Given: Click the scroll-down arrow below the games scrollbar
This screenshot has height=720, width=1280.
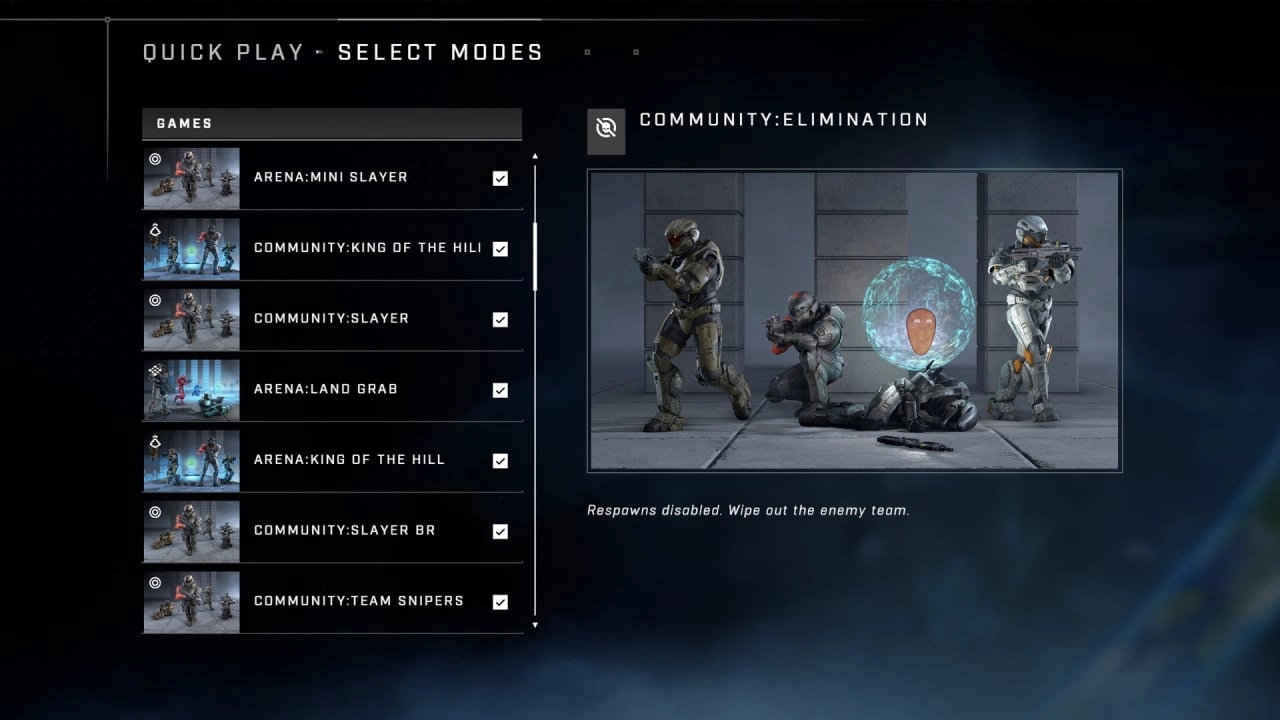Looking at the screenshot, I should click(x=535, y=625).
